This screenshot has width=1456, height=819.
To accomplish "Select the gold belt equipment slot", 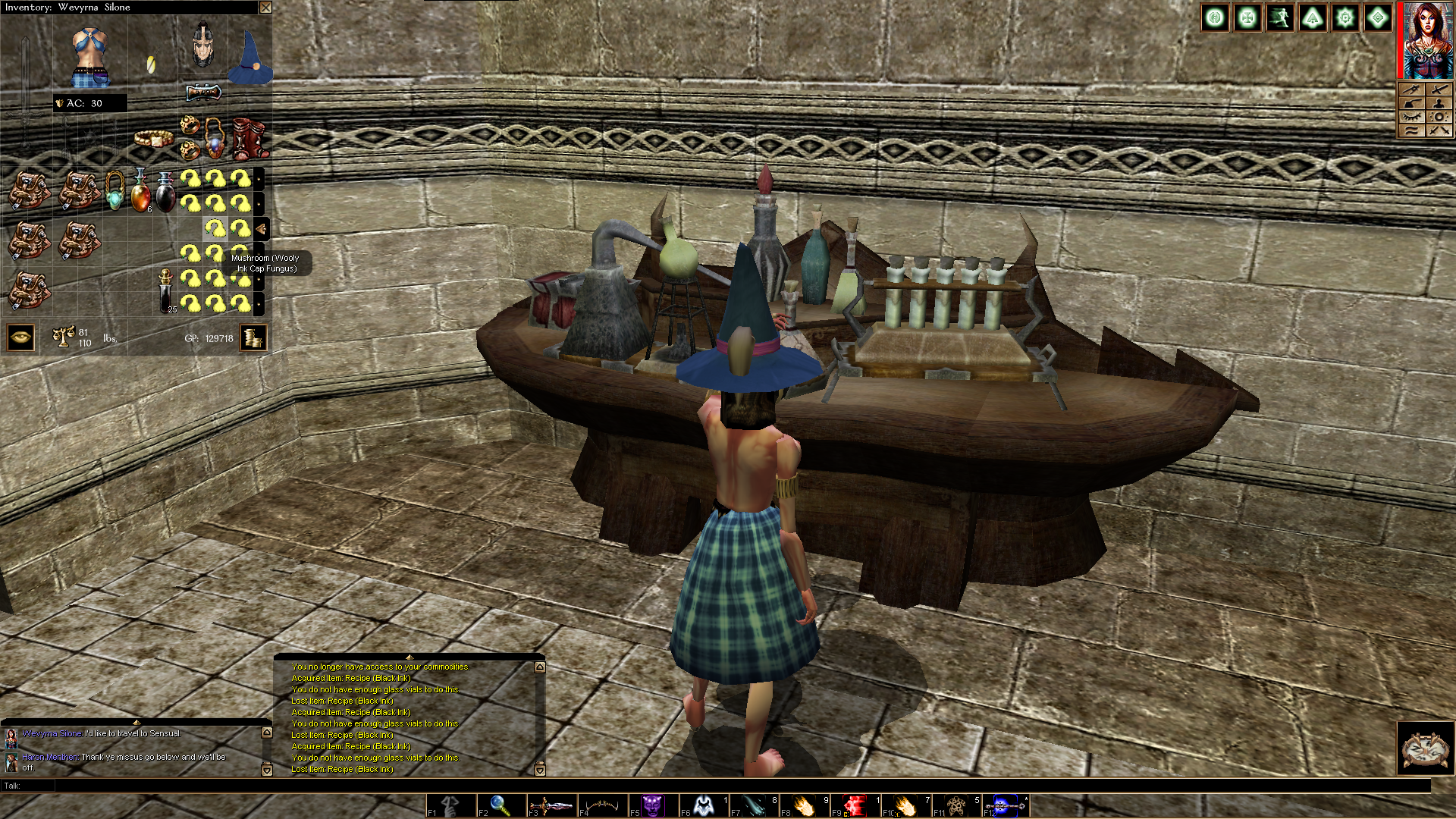I will click(154, 138).
